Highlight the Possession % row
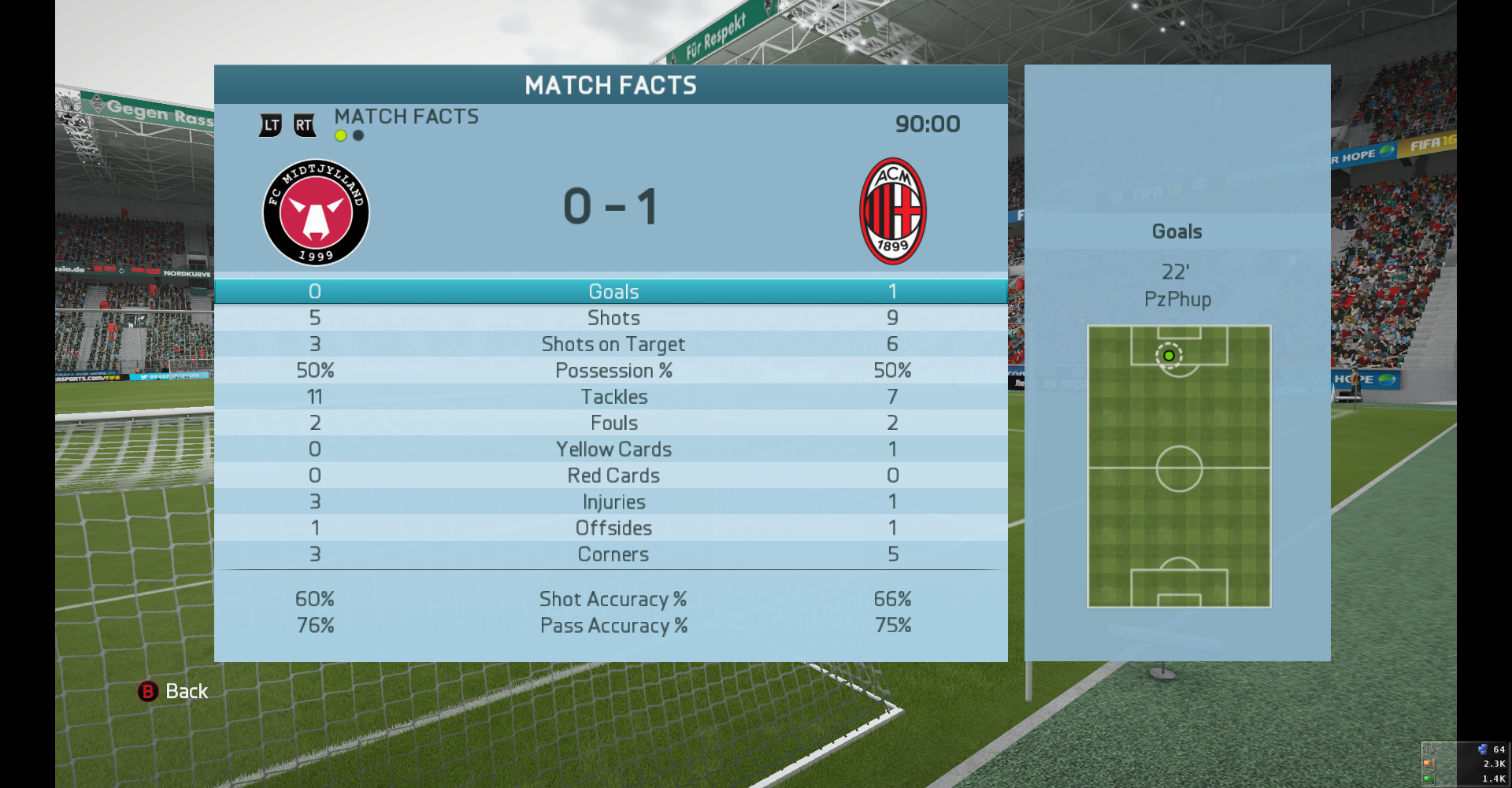 pyautogui.click(x=611, y=371)
